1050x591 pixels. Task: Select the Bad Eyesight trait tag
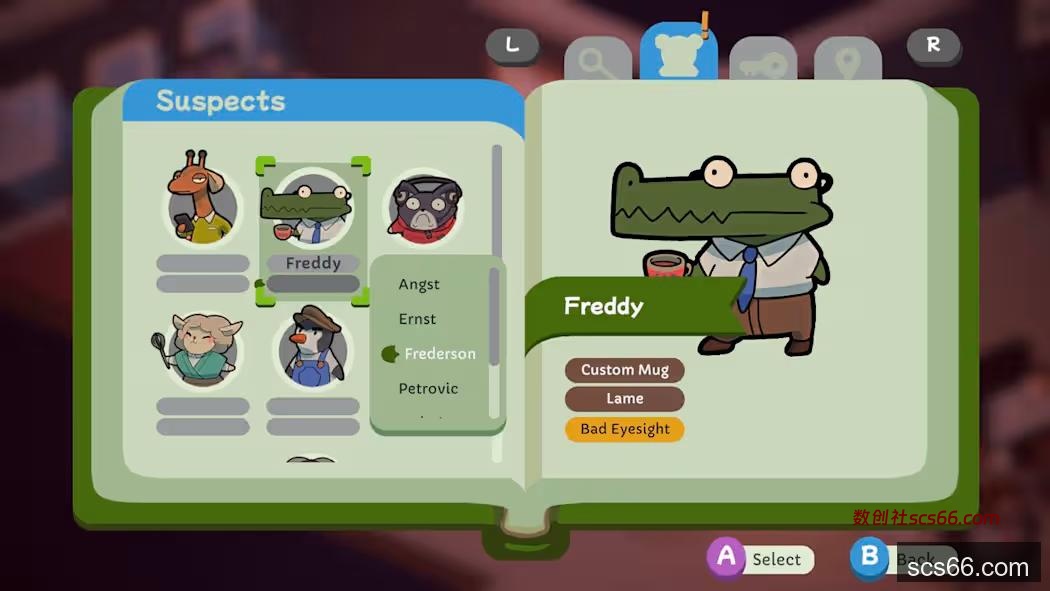click(624, 429)
